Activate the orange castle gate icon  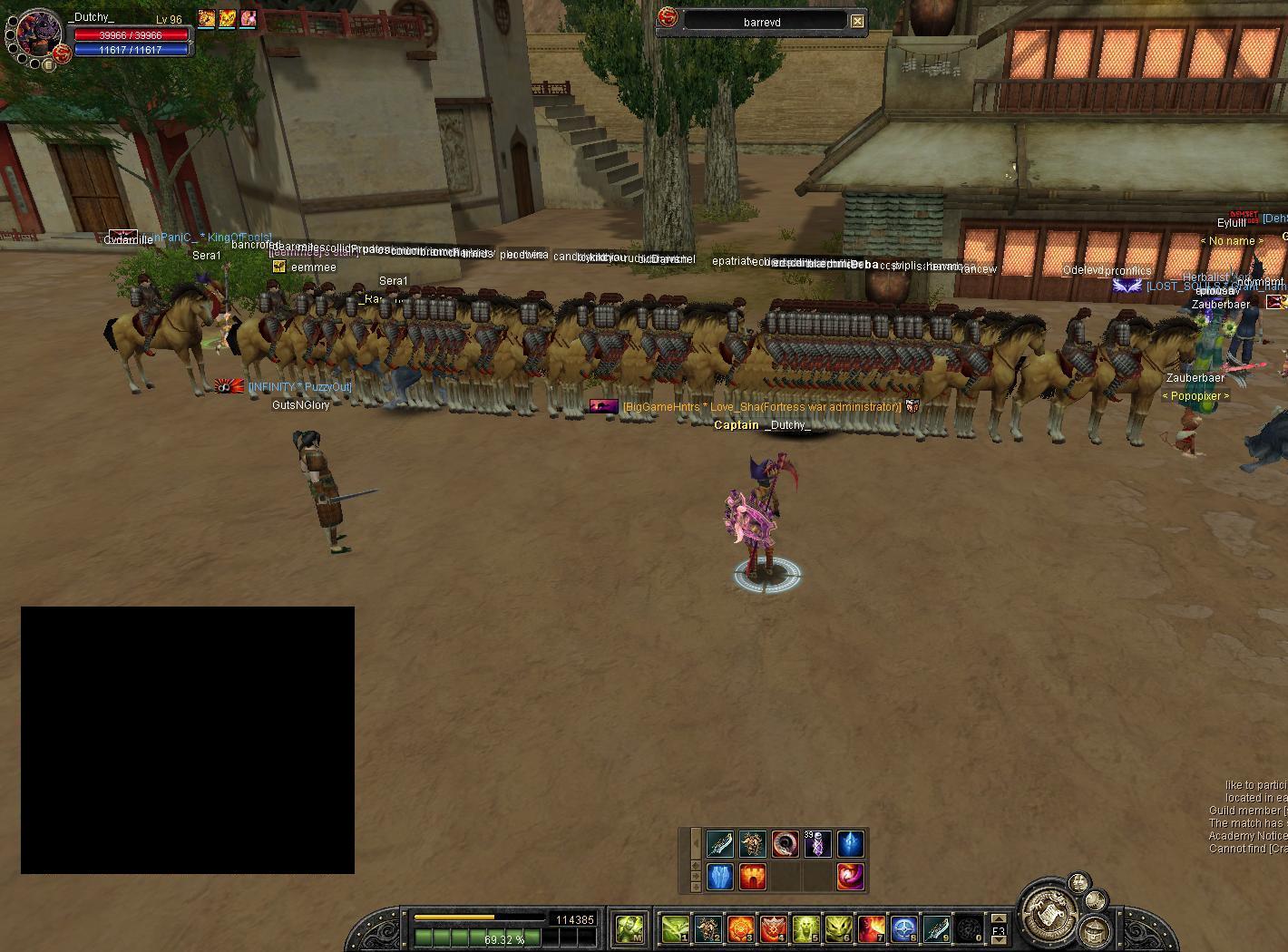click(x=752, y=877)
